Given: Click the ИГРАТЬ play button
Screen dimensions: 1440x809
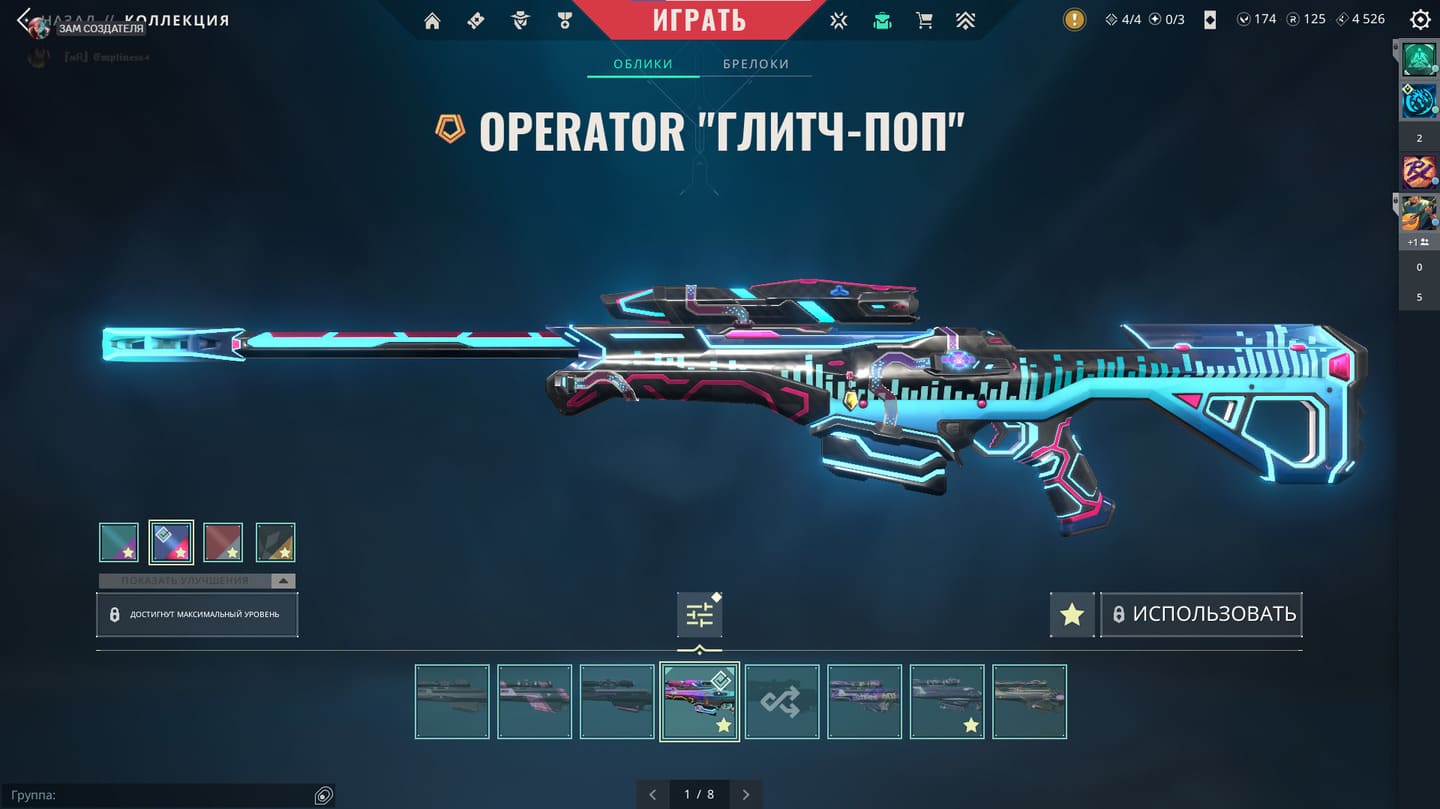Looking at the screenshot, I should pyautogui.click(x=699, y=19).
